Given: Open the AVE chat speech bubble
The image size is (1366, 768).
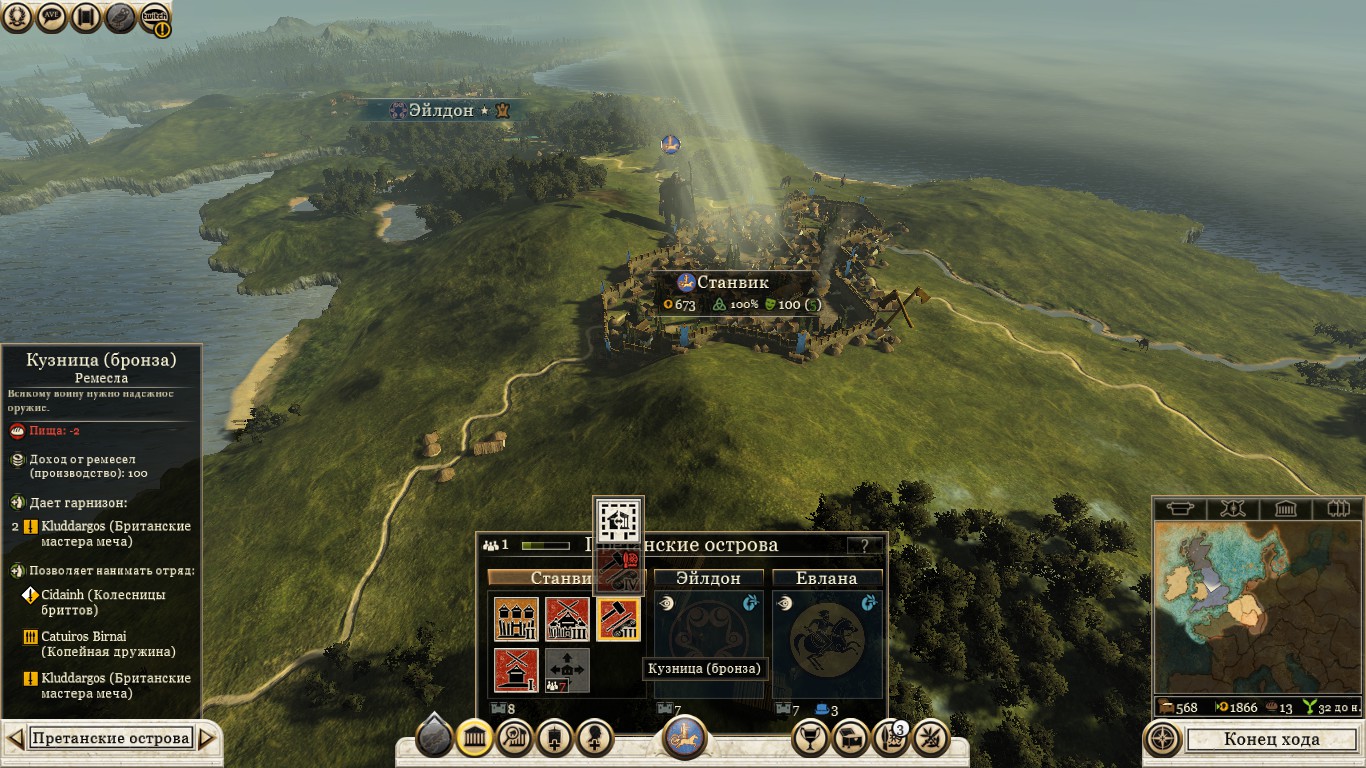Looking at the screenshot, I should click(53, 17).
